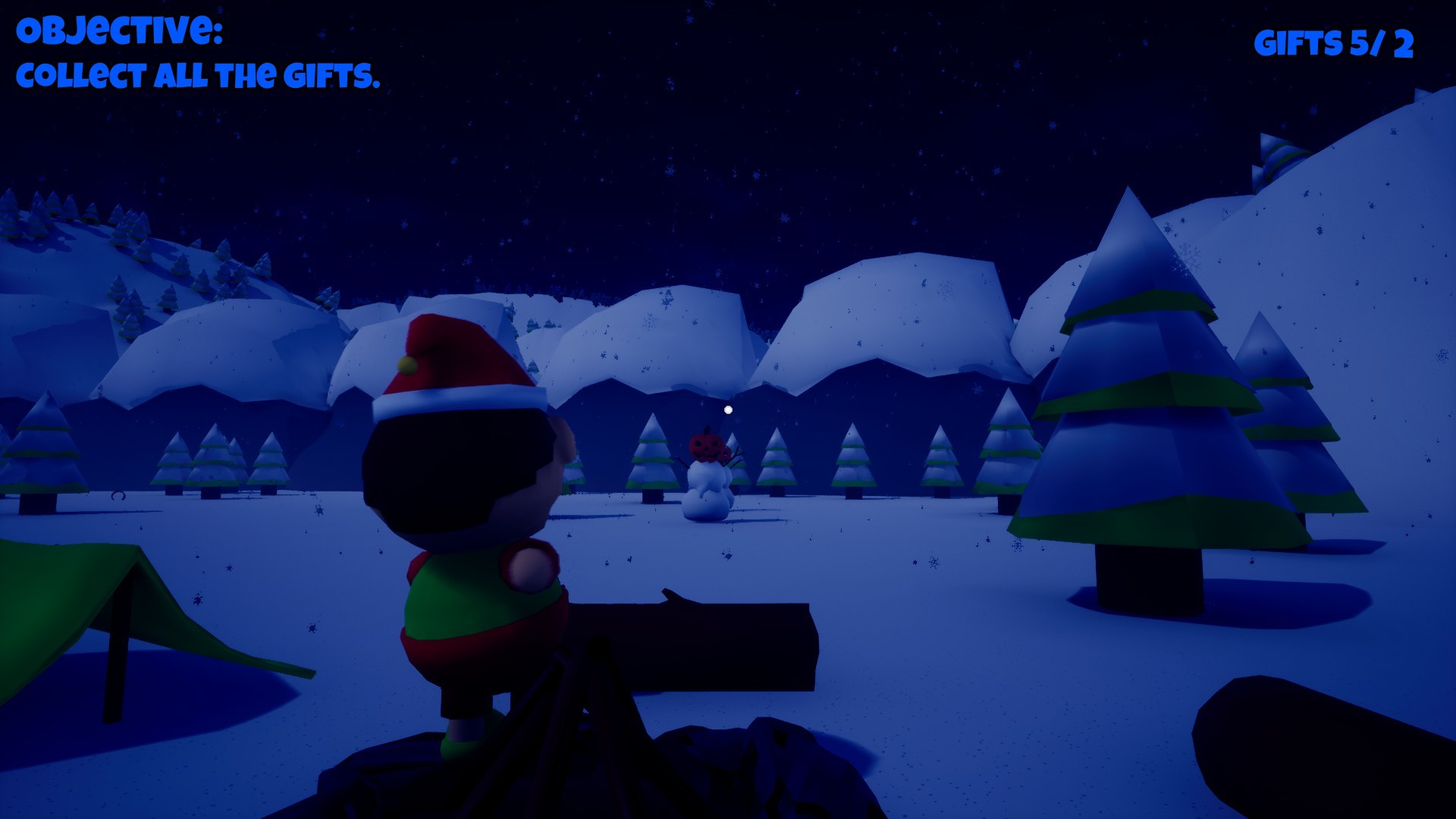Click the COLLECT ALL THE GIFTS text
The height and width of the screenshot is (819, 1456).
[x=197, y=76]
